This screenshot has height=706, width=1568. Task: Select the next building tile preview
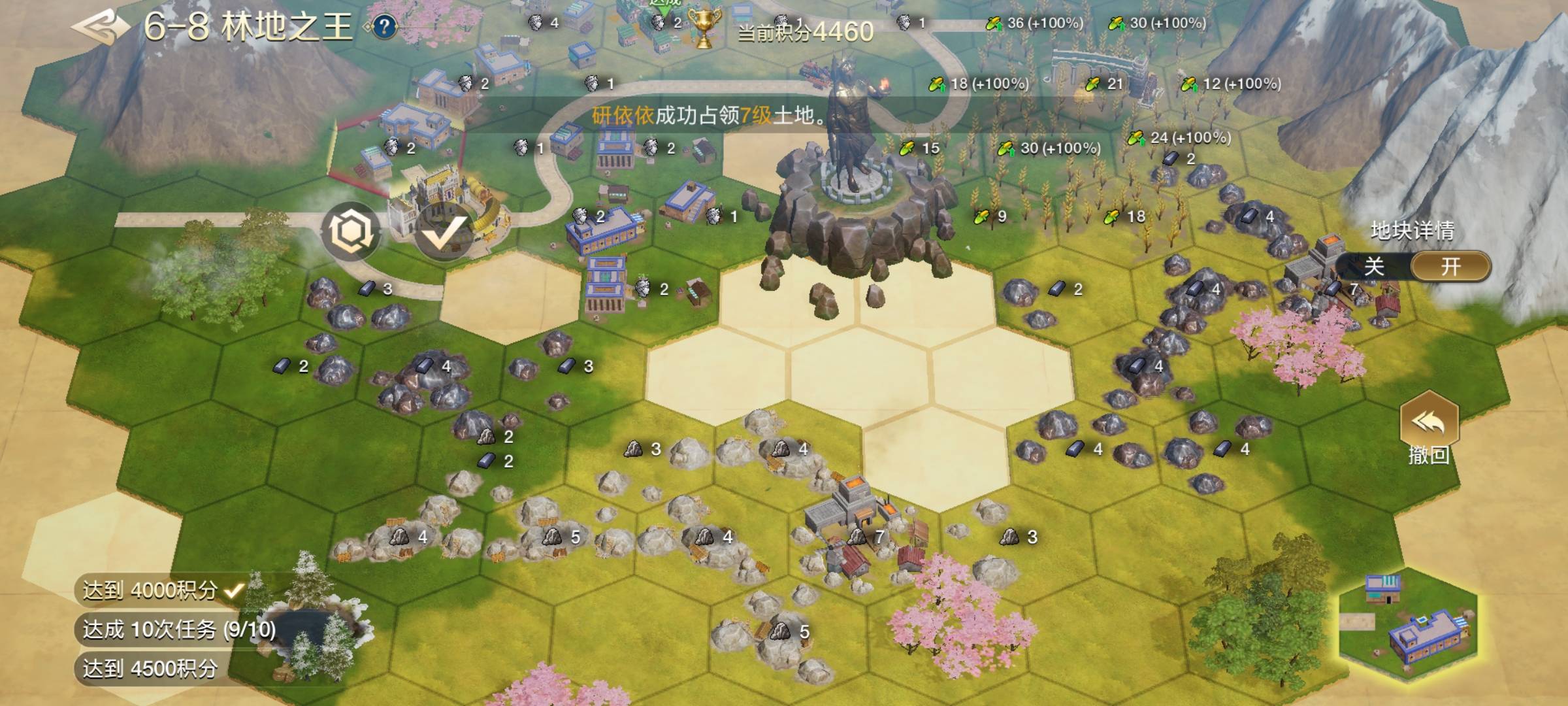tap(1408, 624)
